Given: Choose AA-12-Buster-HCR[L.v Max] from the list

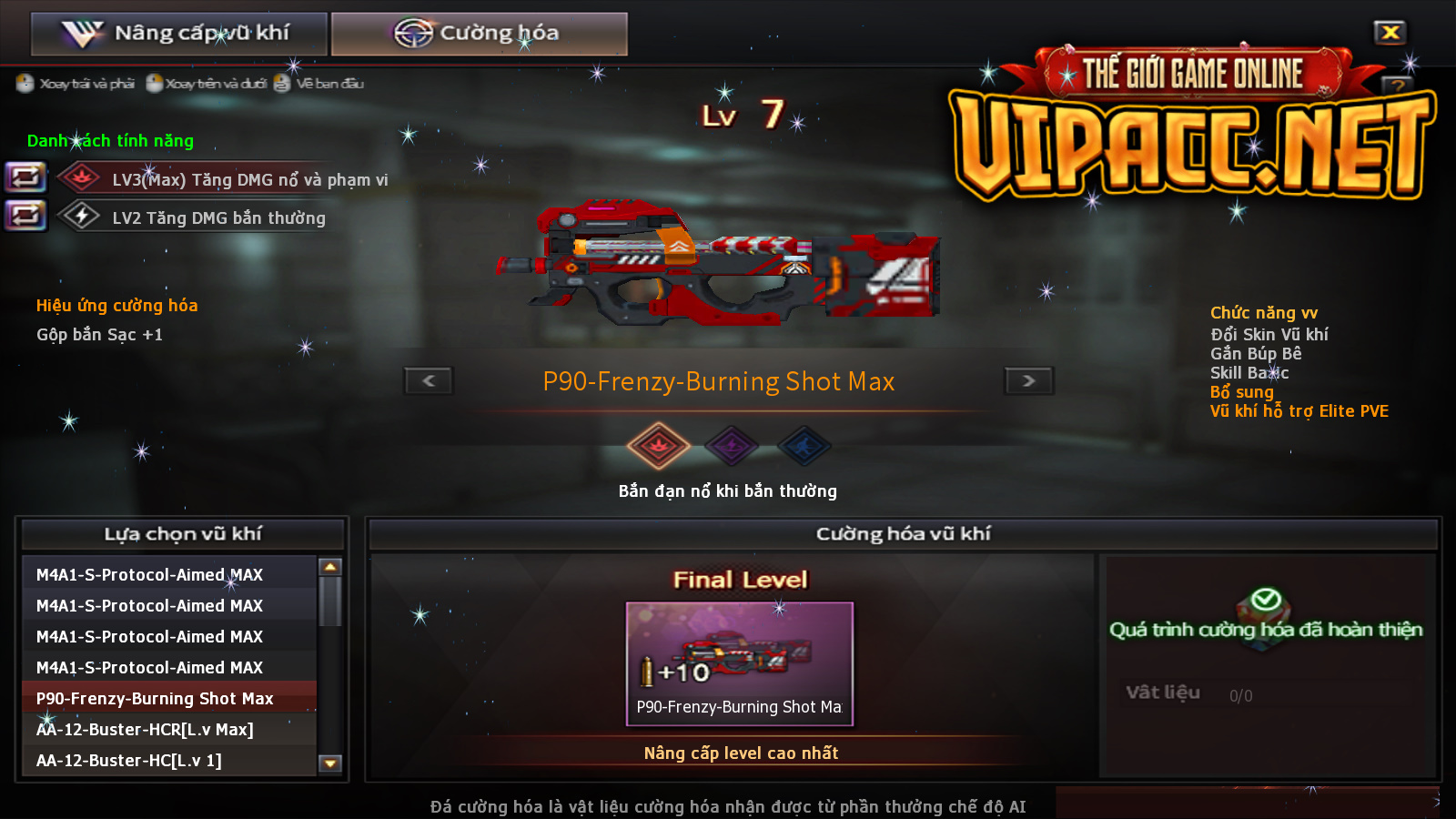Looking at the screenshot, I should [x=146, y=729].
